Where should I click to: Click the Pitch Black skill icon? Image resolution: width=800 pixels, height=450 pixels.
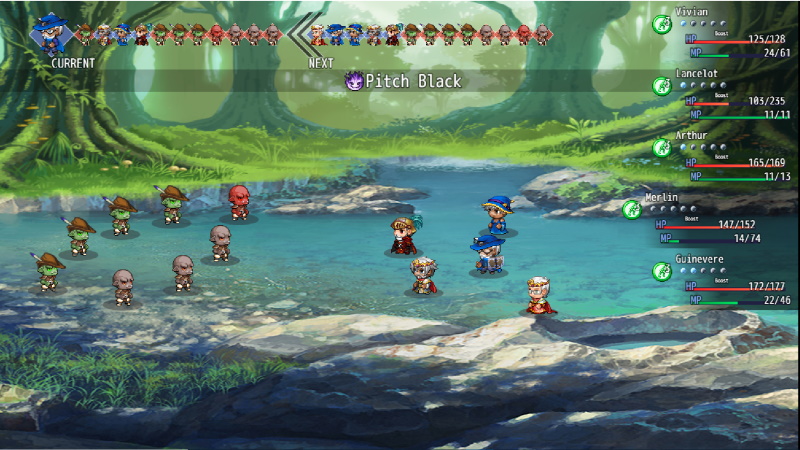pos(353,81)
